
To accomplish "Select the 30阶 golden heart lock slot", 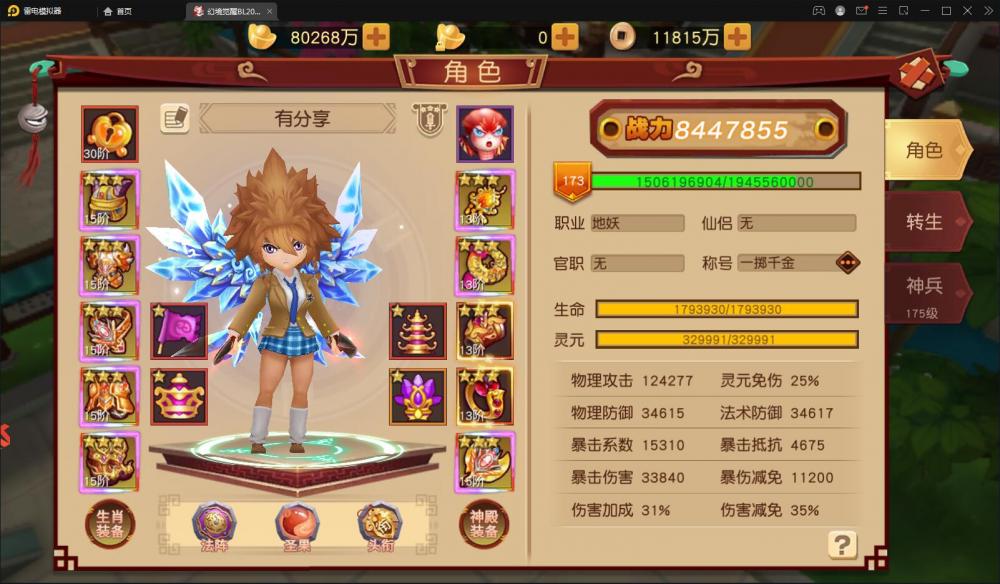I will pyautogui.click(x=110, y=134).
